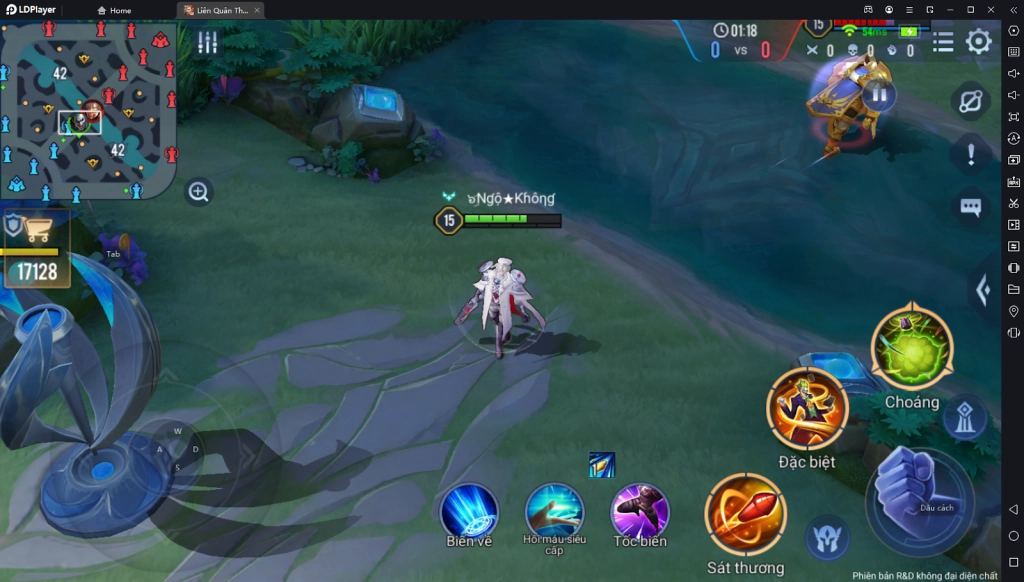Tap the helmet target-hero button
1024x582 pixels.
(x=827, y=537)
